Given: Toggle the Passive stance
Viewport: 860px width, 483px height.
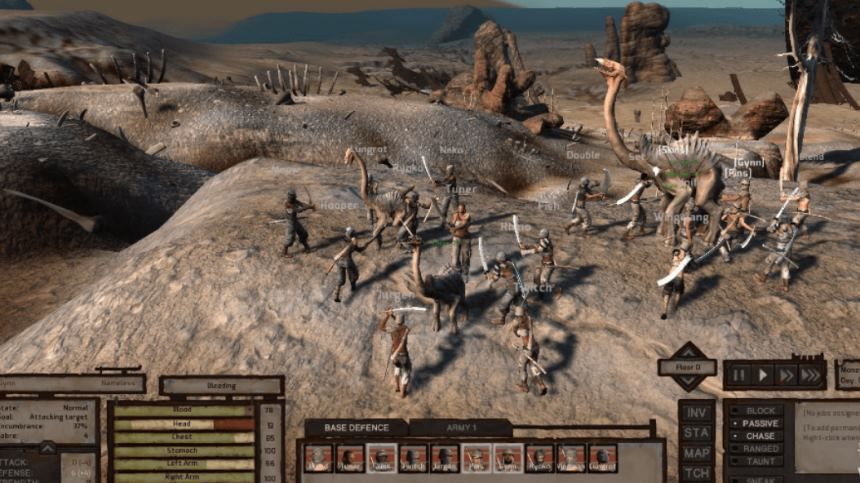Looking at the screenshot, I should click(758, 423).
